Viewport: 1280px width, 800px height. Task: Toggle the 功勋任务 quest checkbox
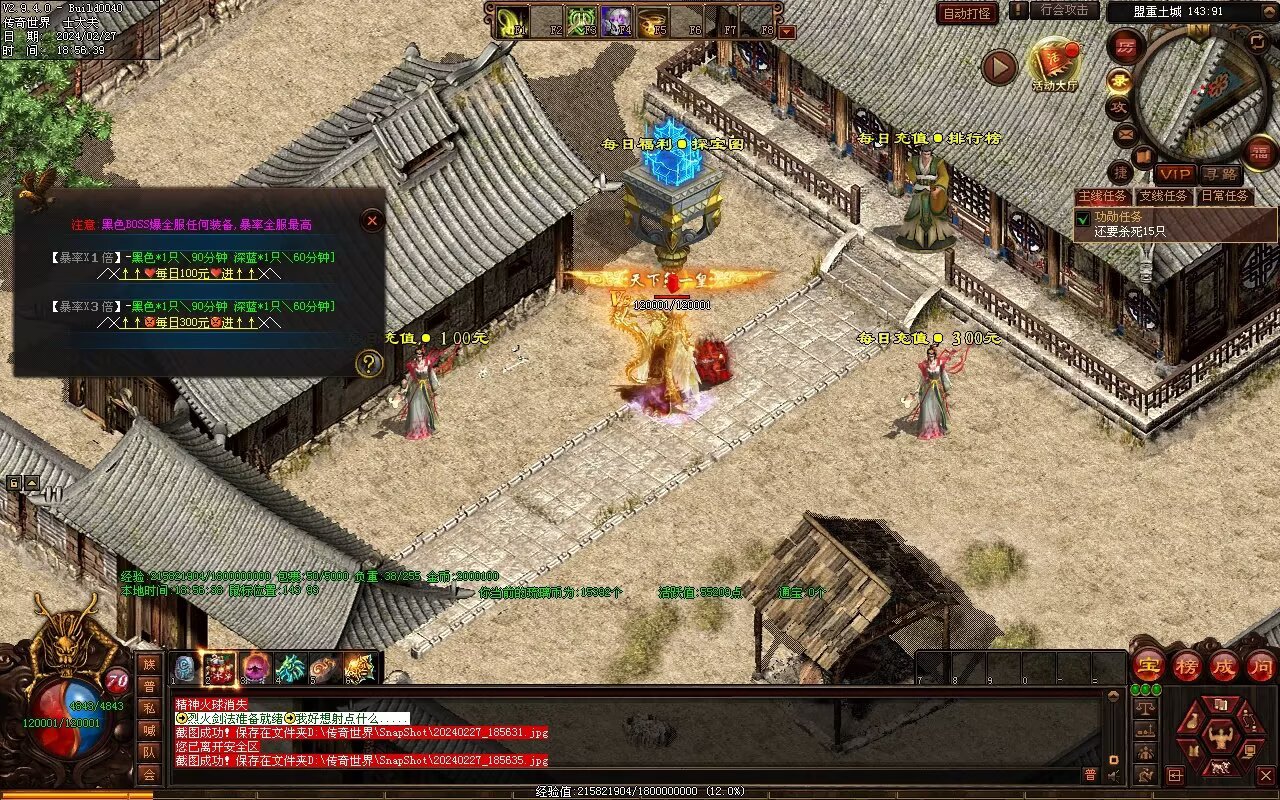pyautogui.click(x=1083, y=217)
